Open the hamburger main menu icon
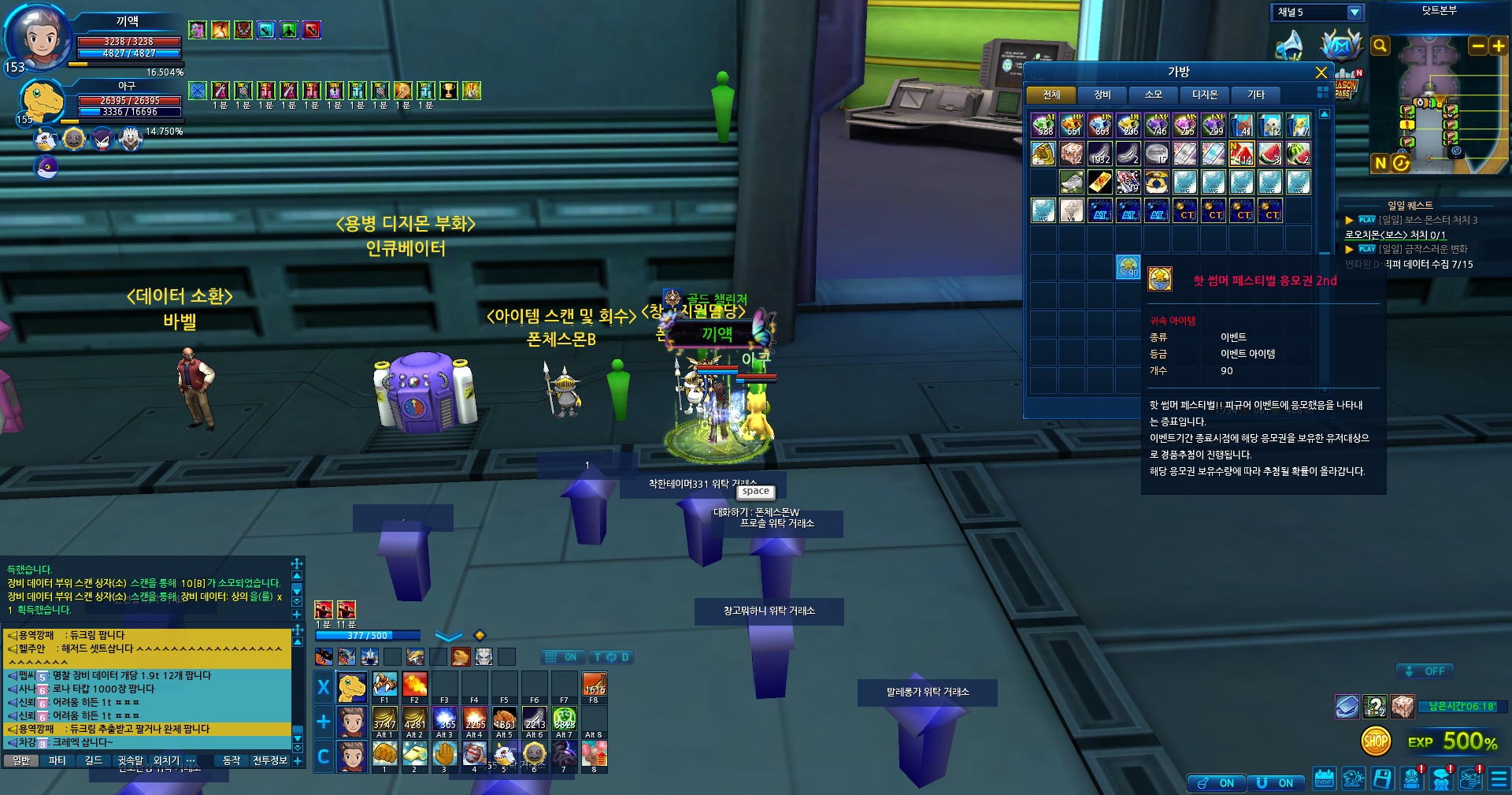 1499,779
